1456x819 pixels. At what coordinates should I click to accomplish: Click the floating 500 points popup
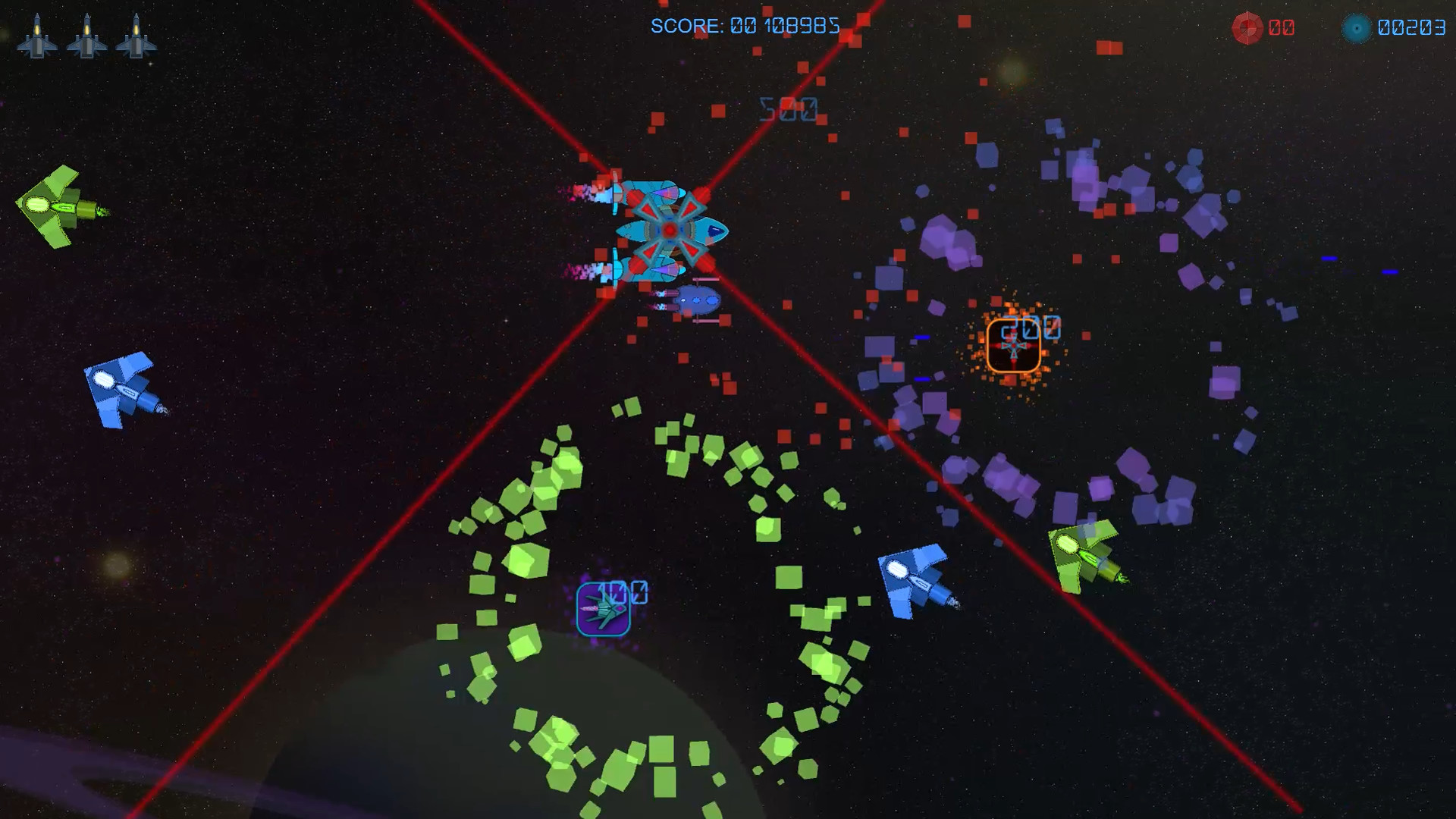pos(787,111)
